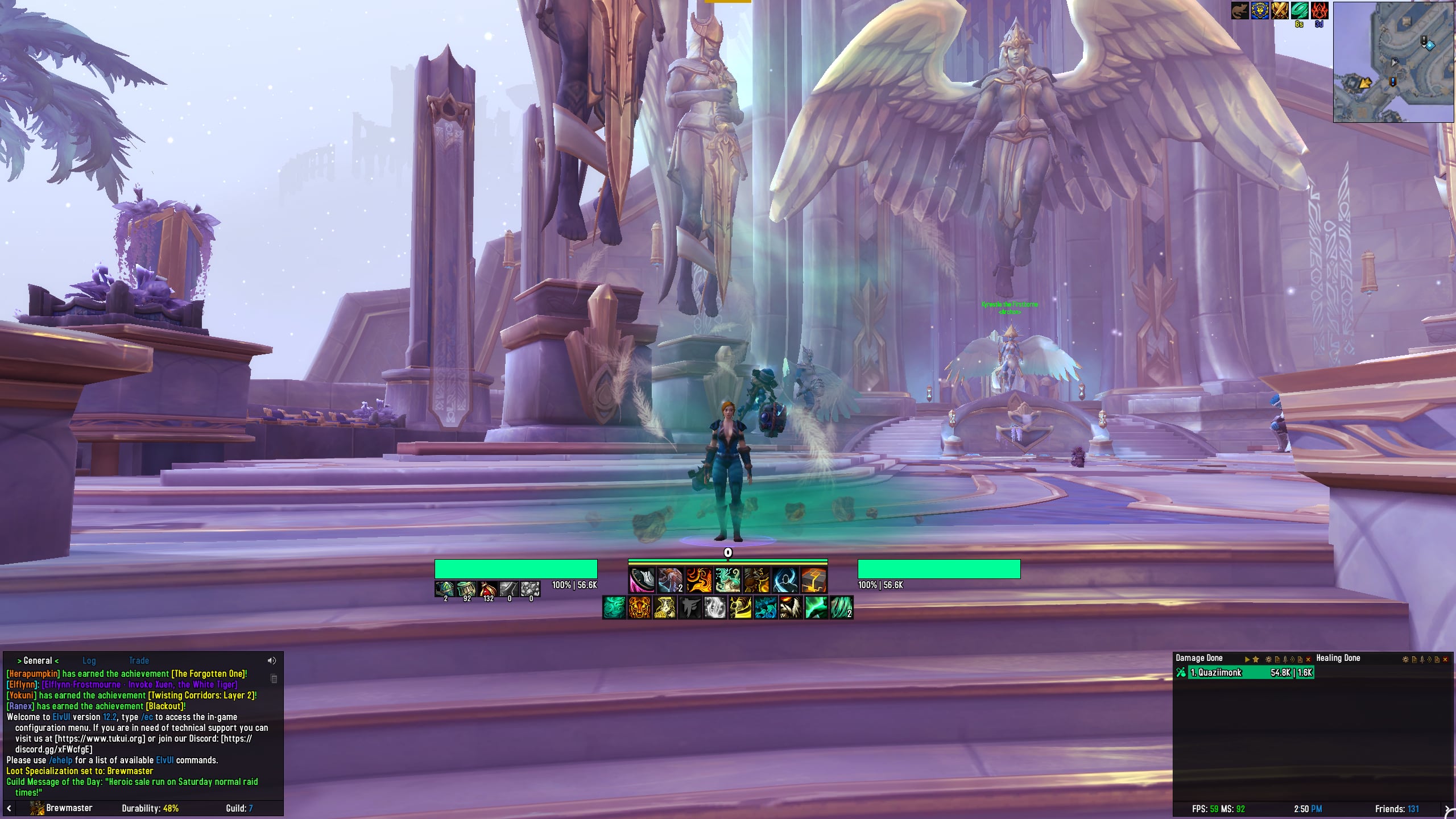Use the yellow brew keg ability

[664, 607]
